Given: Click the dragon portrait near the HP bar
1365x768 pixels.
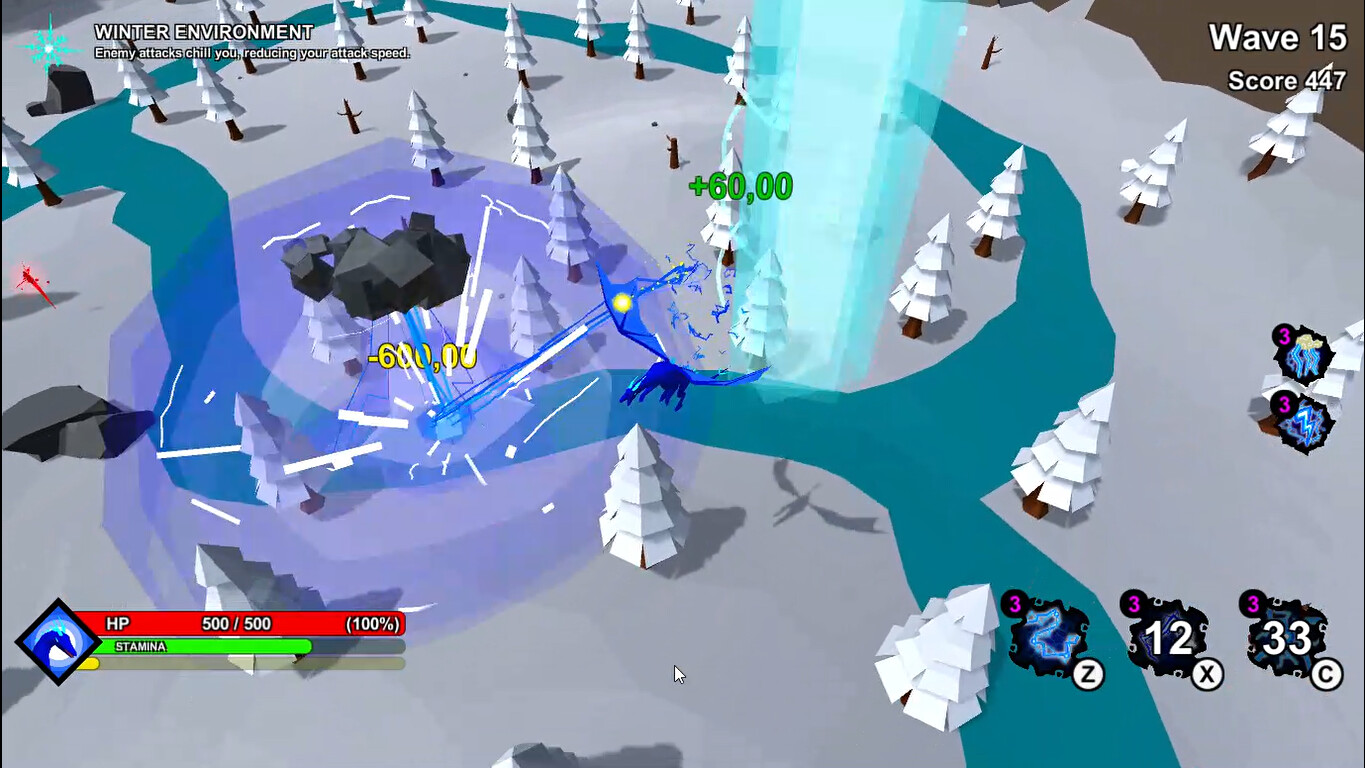Looking at the screenshot, I should pos(60,640).
